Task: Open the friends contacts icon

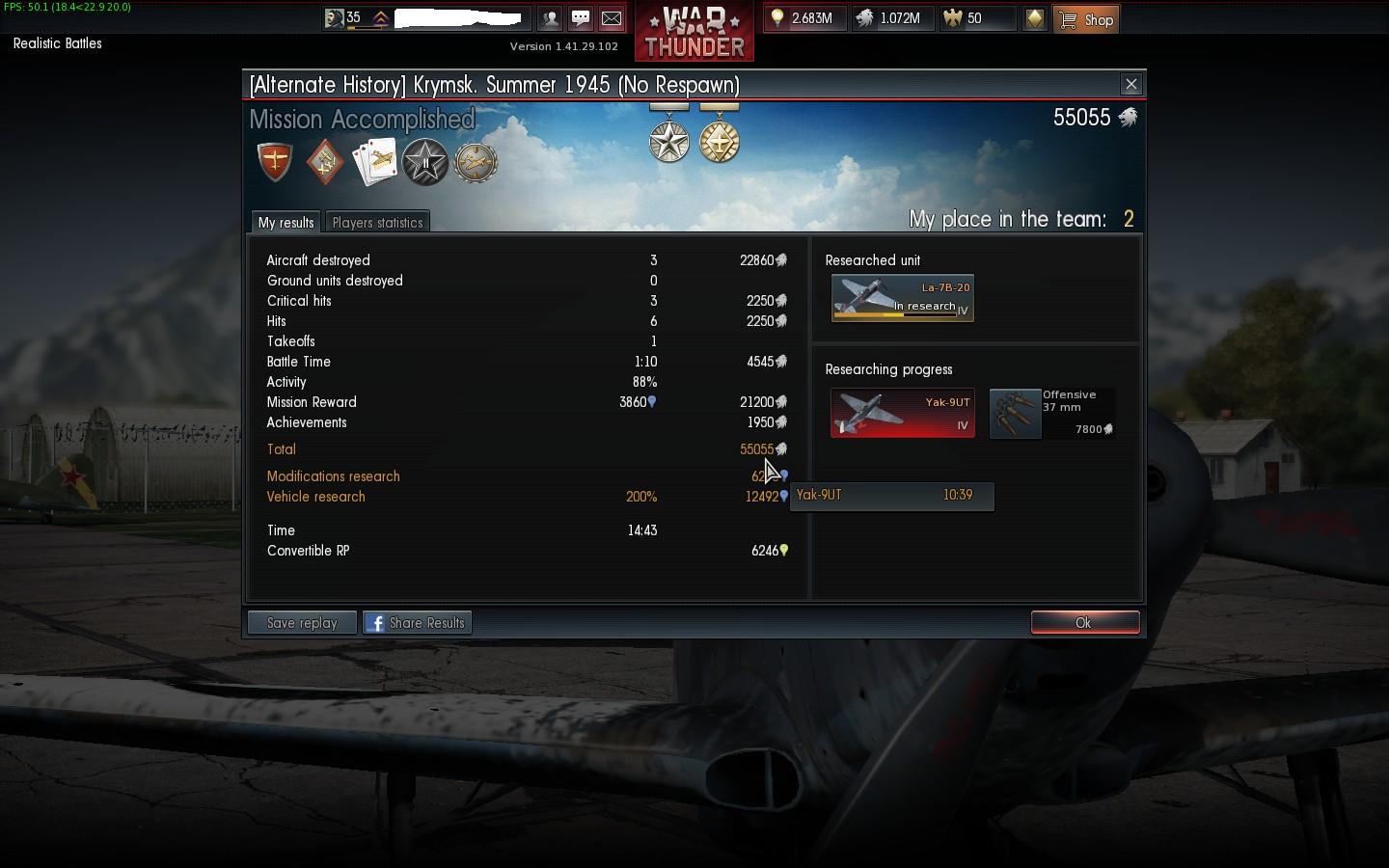Action: (550, 18)
